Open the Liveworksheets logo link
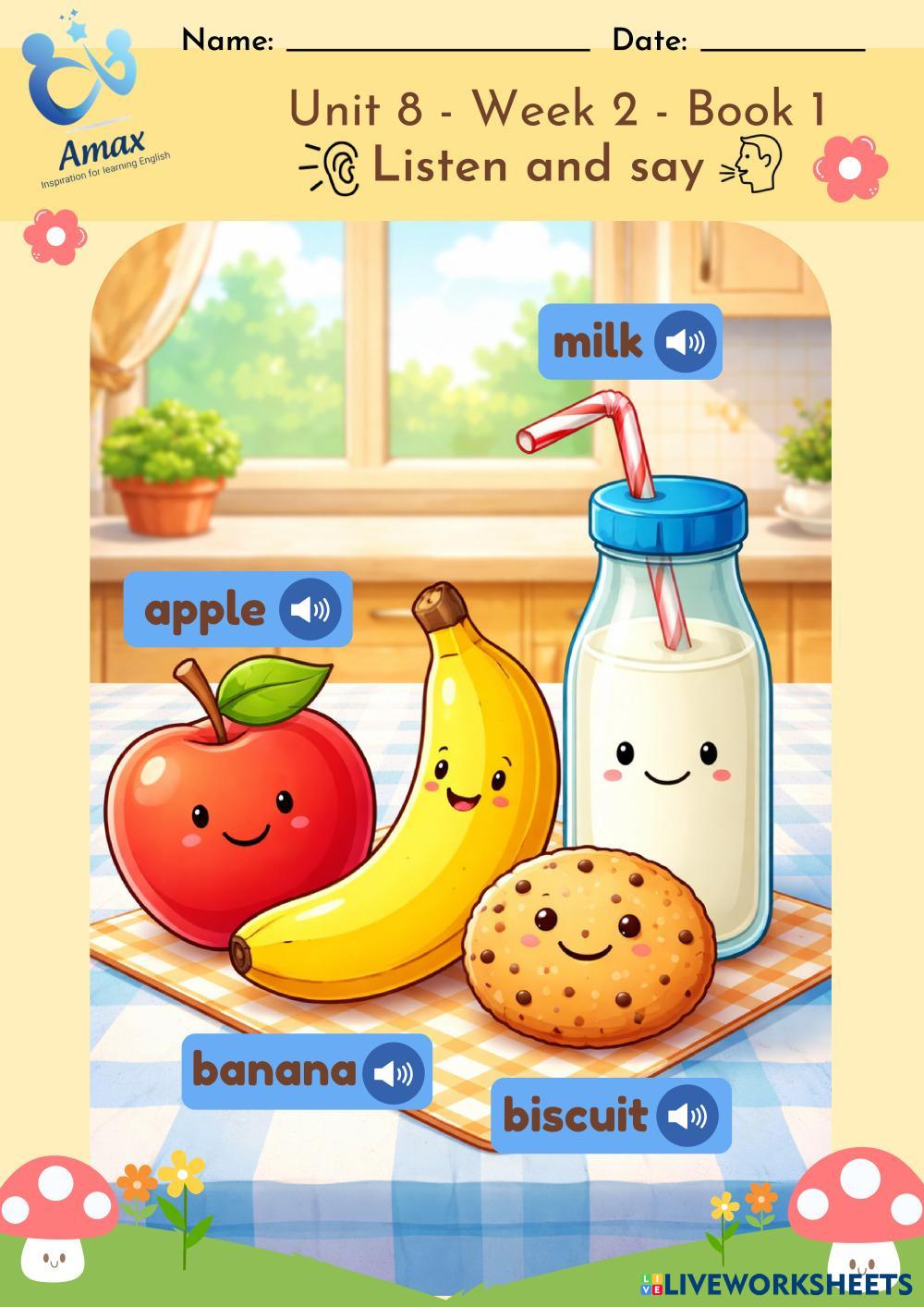Viewport: 924px width, 1307px height. (x=774, y=1283)
